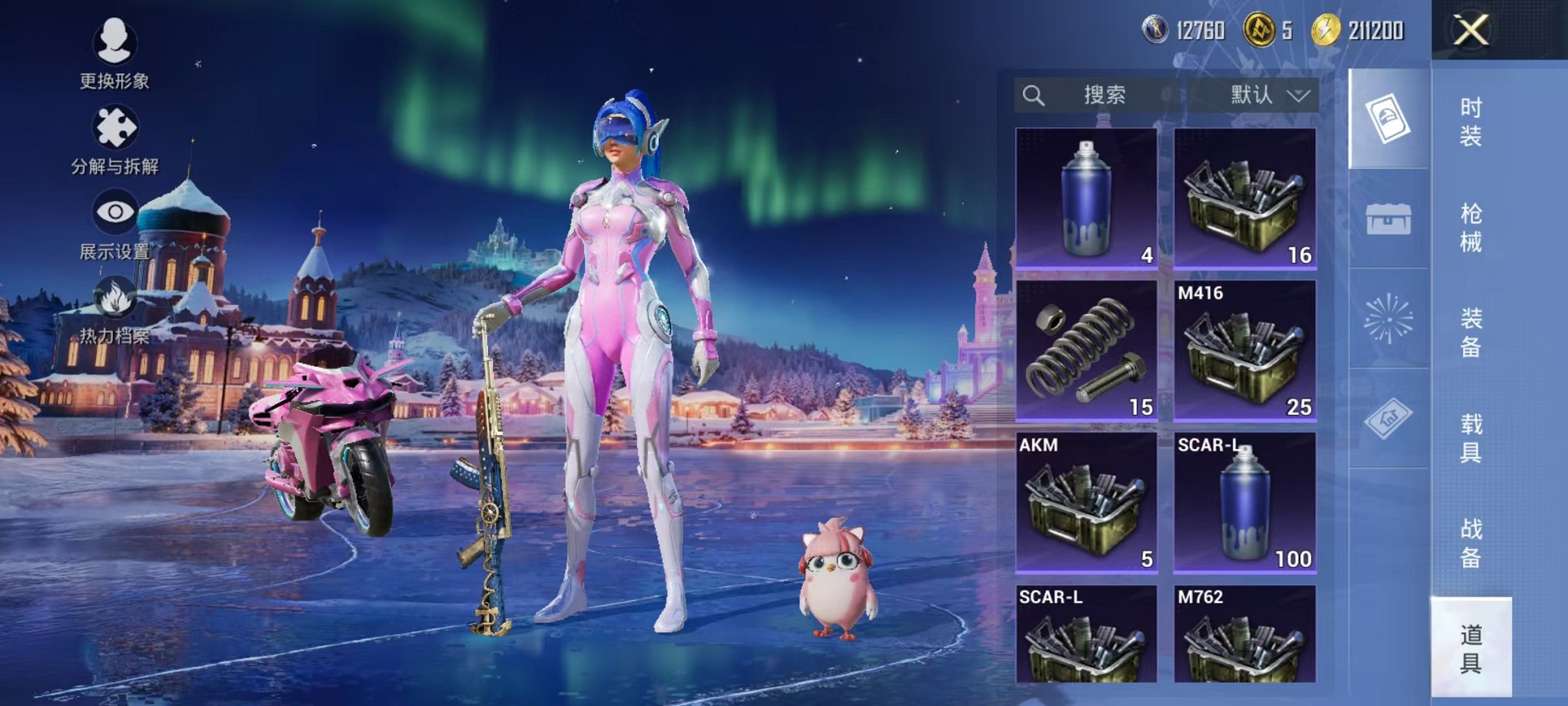Select the SCAR-L spray paint can

tap(1244, 503)
